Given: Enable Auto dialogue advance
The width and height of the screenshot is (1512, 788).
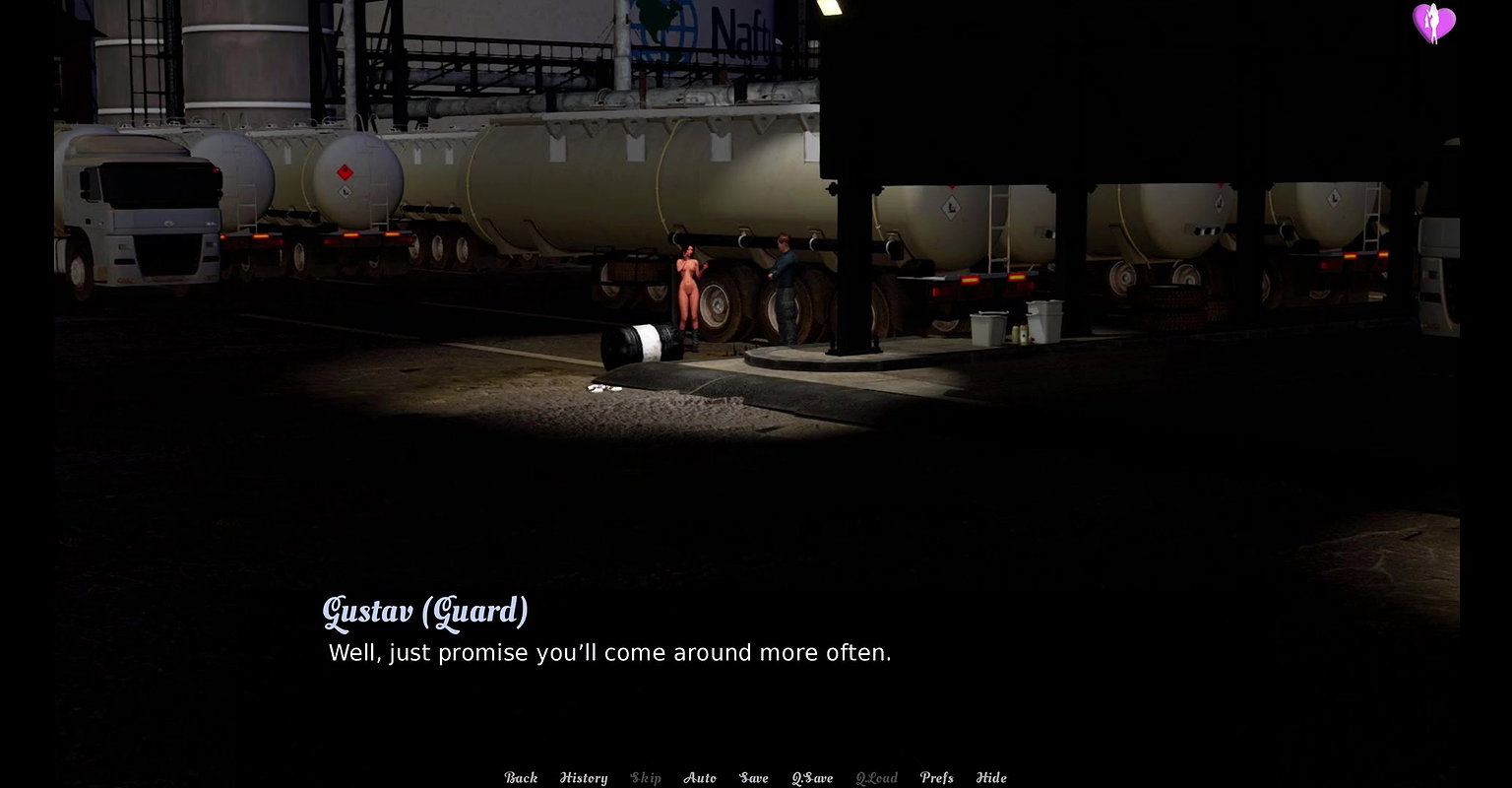Looking at the screenshot, I should (700, 778).
